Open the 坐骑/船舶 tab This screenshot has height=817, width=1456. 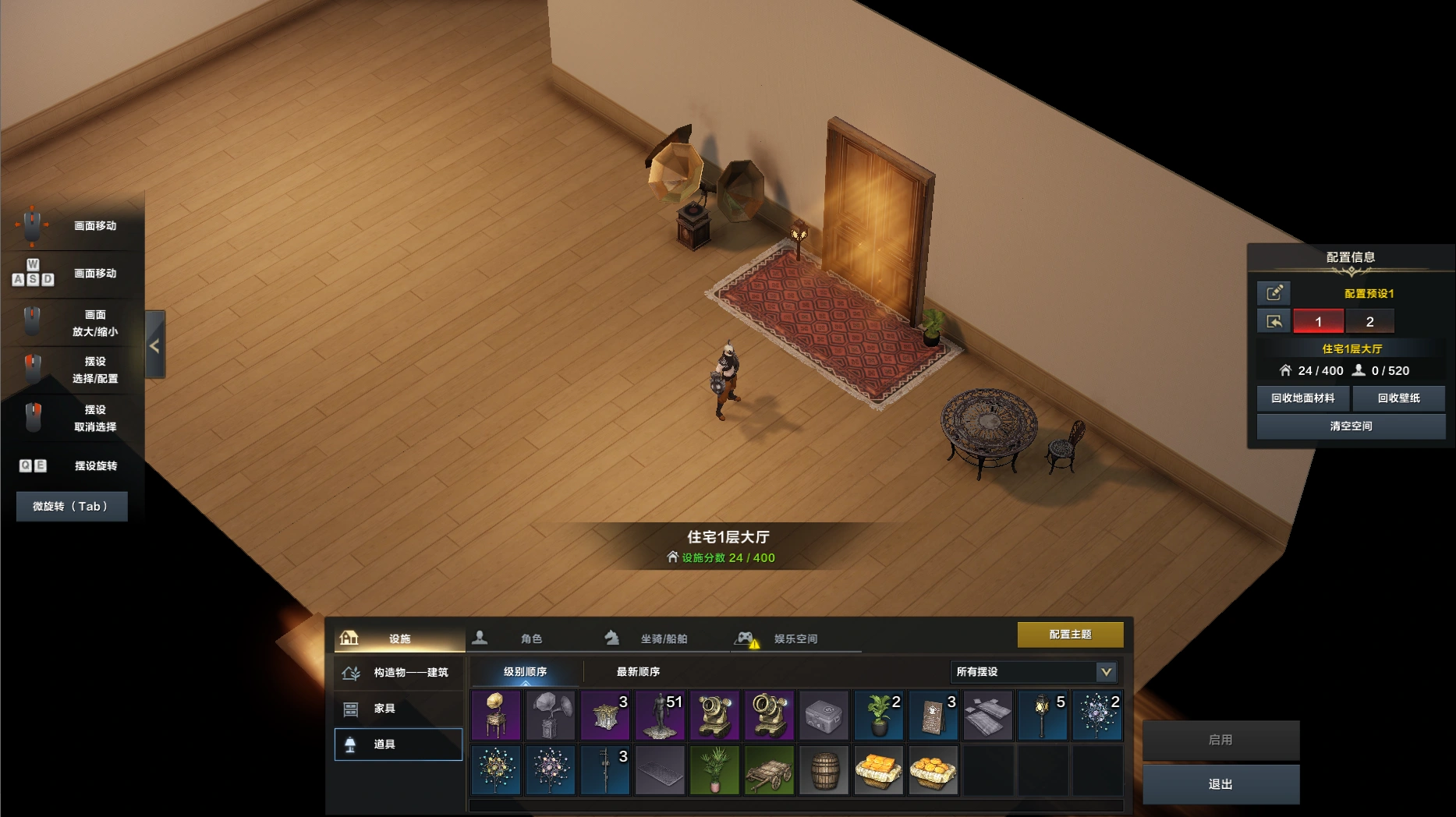pyautogui.click(x=663, y=638)
